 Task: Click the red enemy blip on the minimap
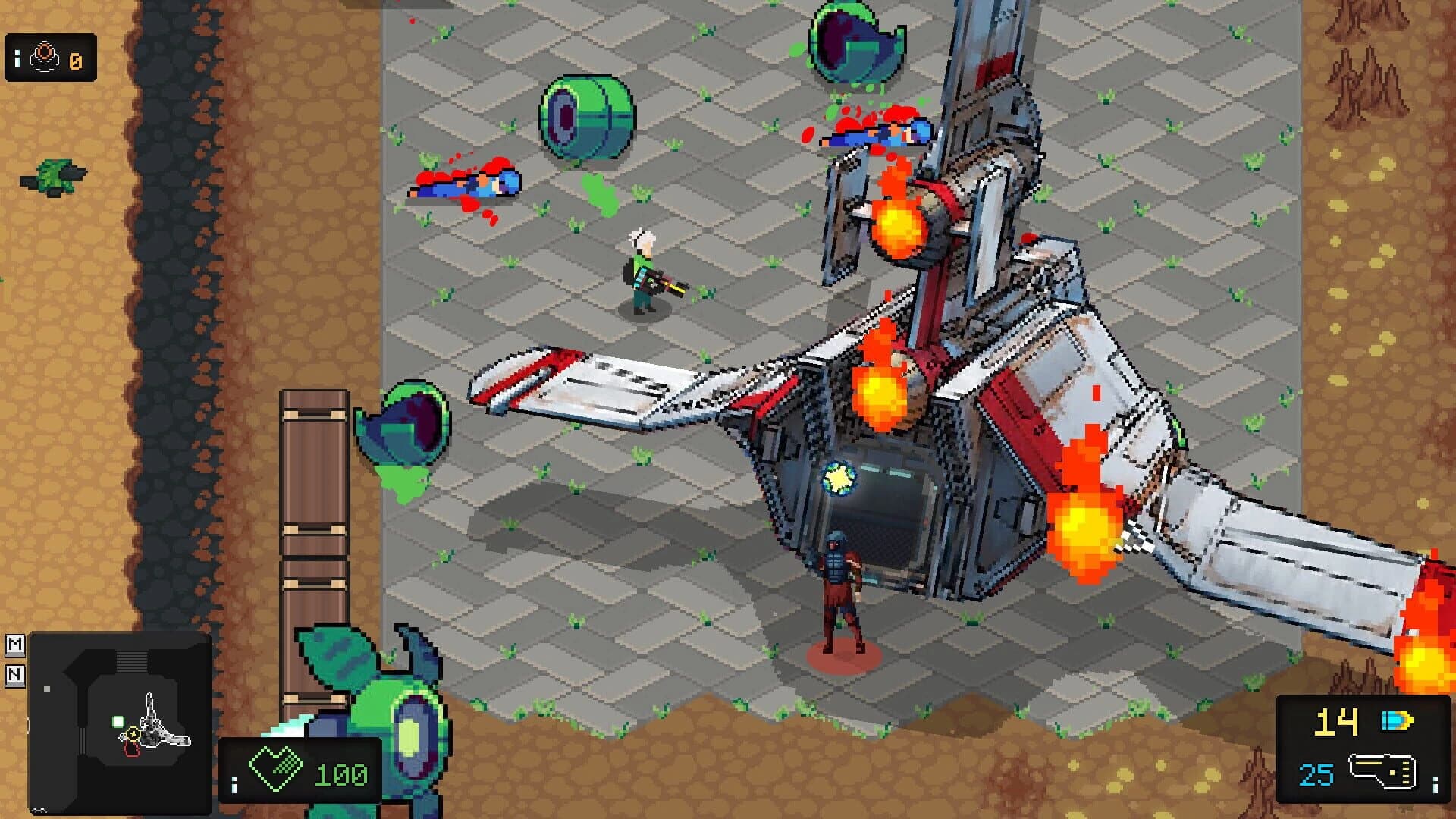tap(132, 751)
